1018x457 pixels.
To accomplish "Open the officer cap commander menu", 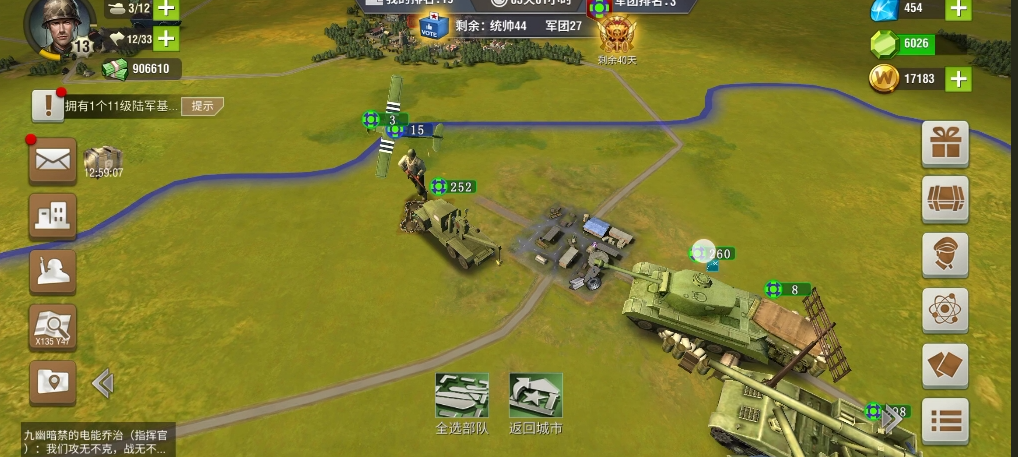I will (x=945, y=254).
